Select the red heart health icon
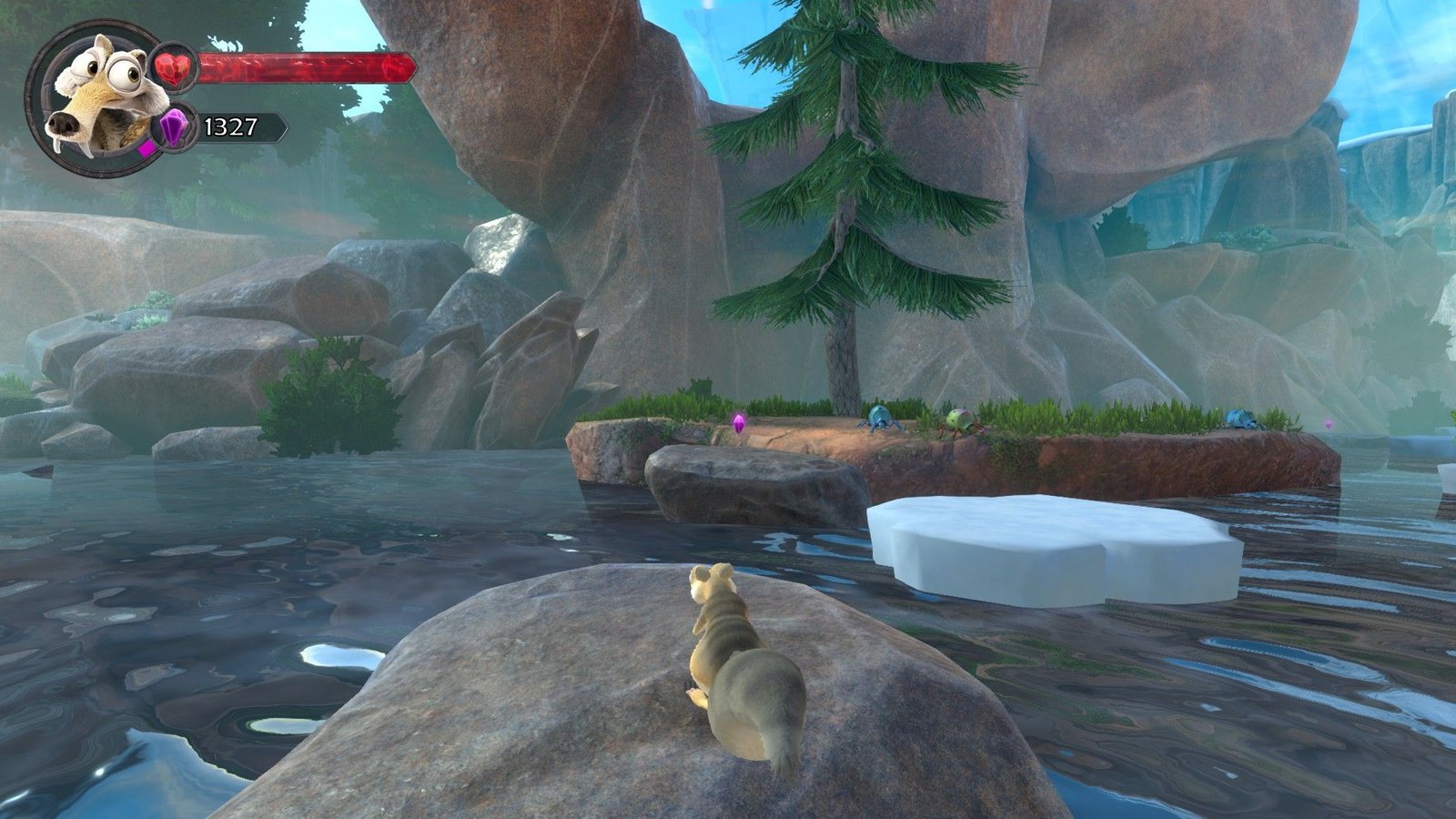This screenshot has height=819, width=1456. point(174,67)
